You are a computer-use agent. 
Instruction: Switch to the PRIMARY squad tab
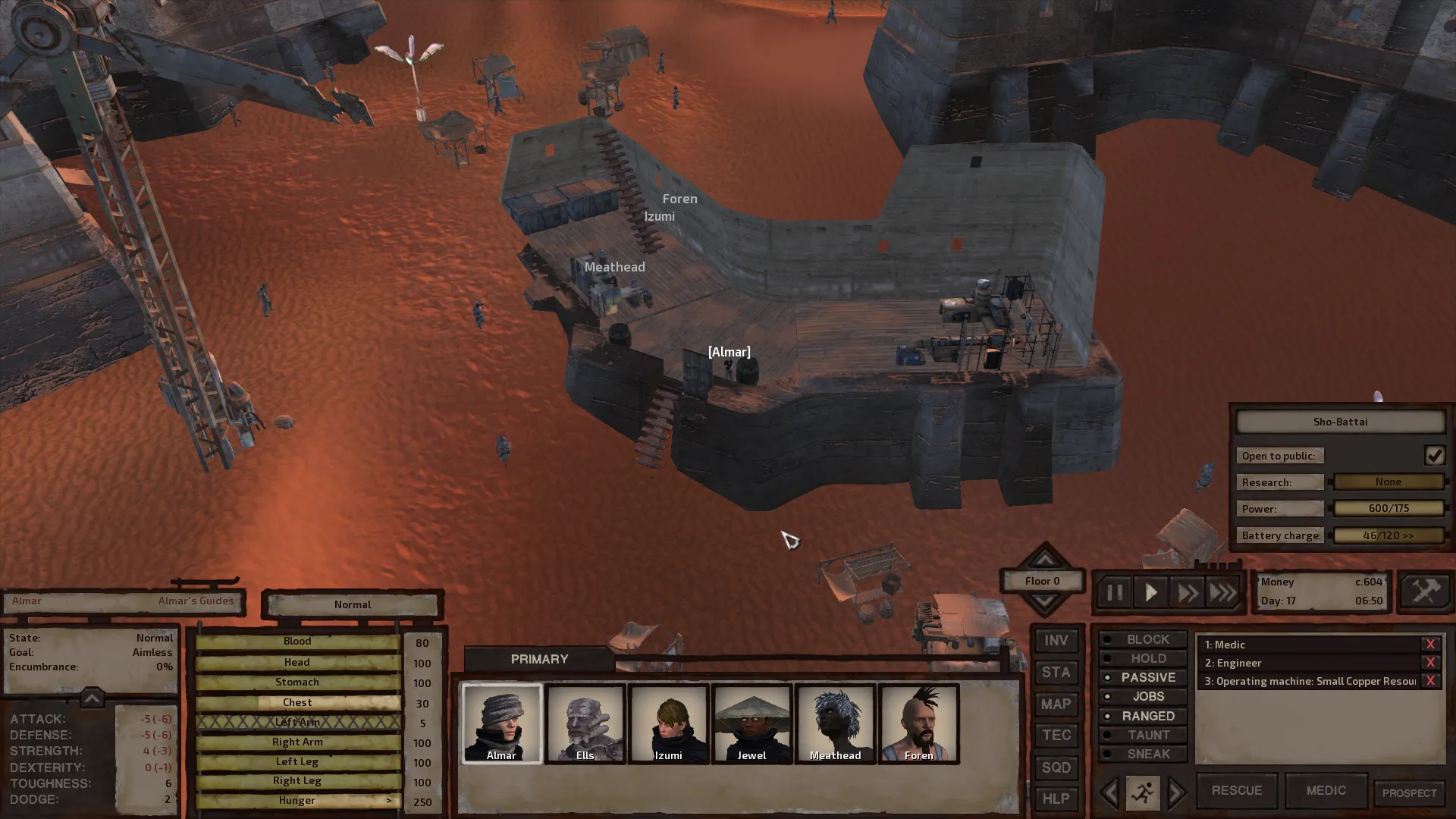[x=539, y=659]
